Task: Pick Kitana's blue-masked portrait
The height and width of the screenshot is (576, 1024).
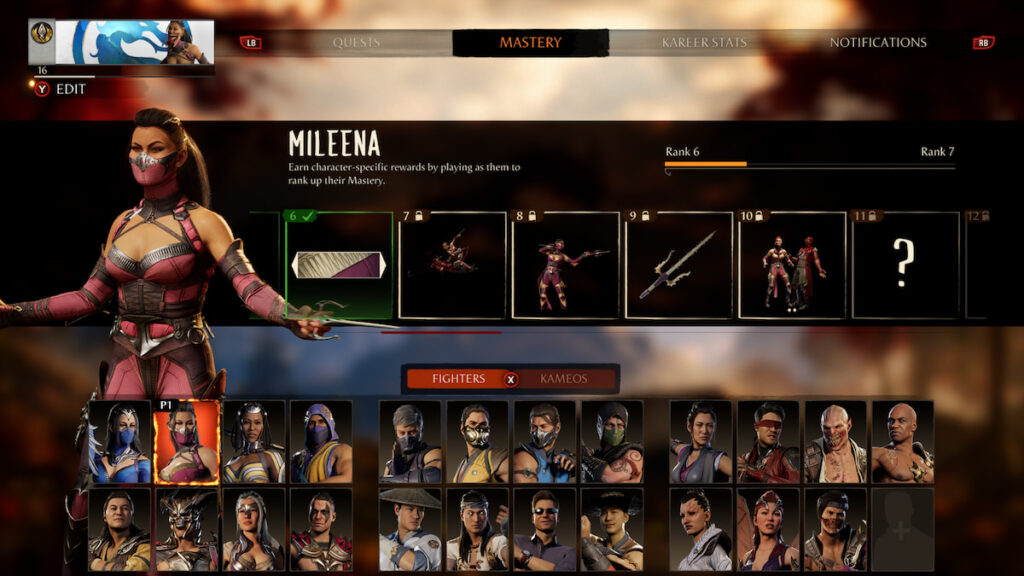Action: tap(120, 442)
